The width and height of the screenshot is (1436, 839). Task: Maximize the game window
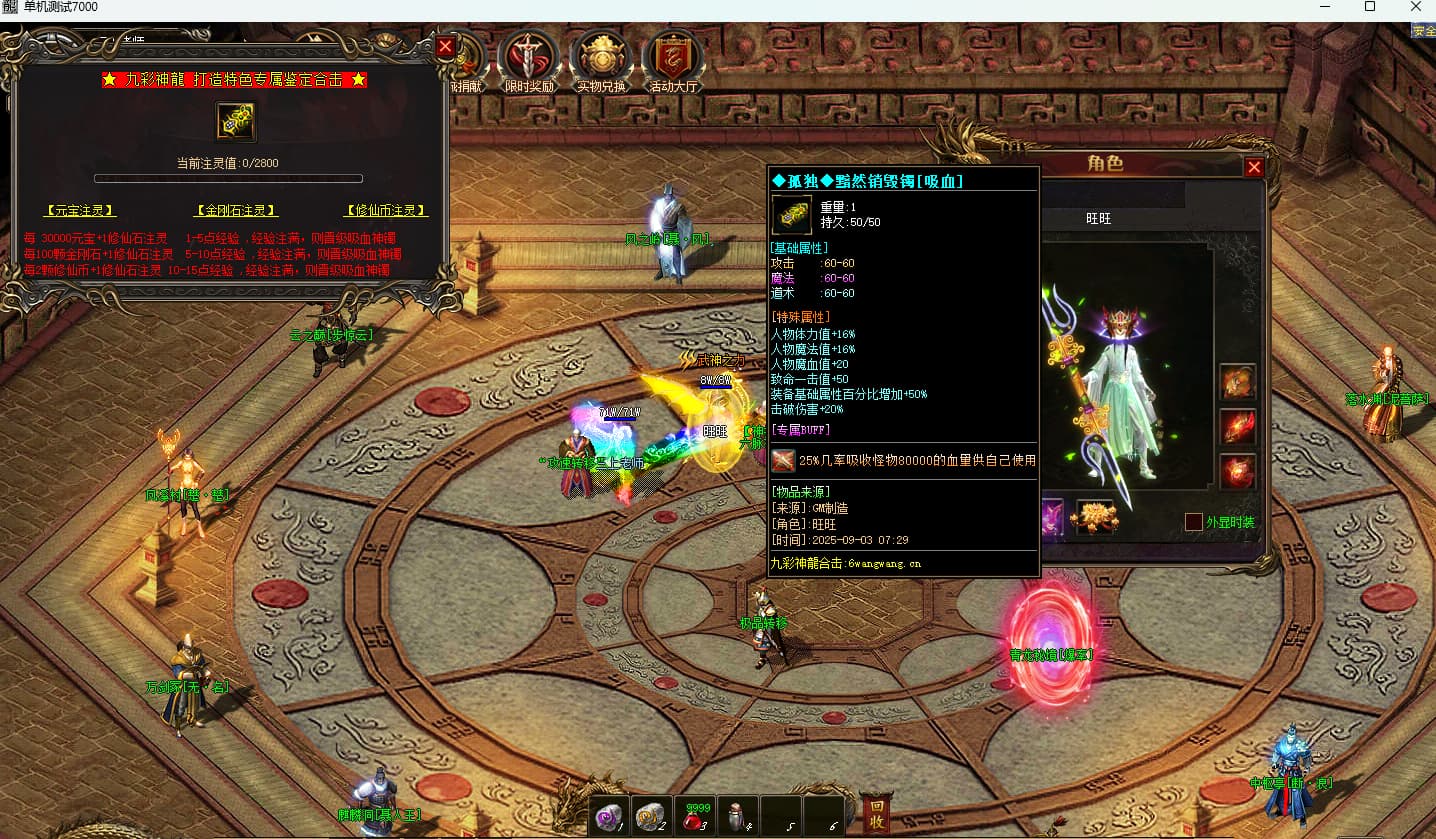tap(1370, 7)
